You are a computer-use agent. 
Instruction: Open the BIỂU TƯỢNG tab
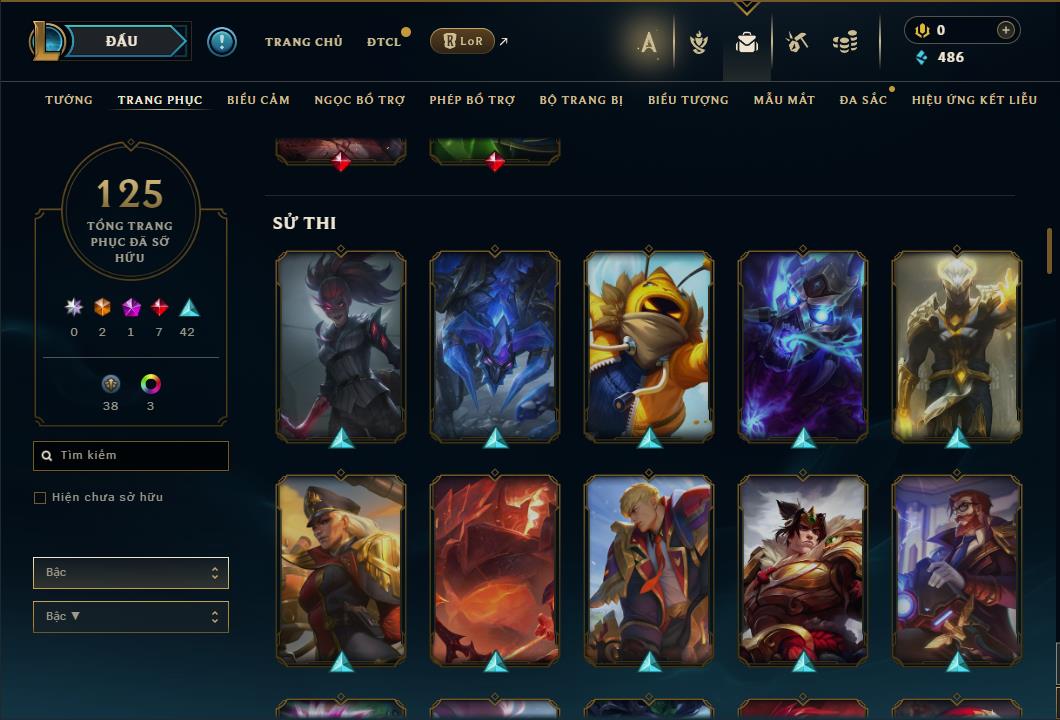click(688, 100)
